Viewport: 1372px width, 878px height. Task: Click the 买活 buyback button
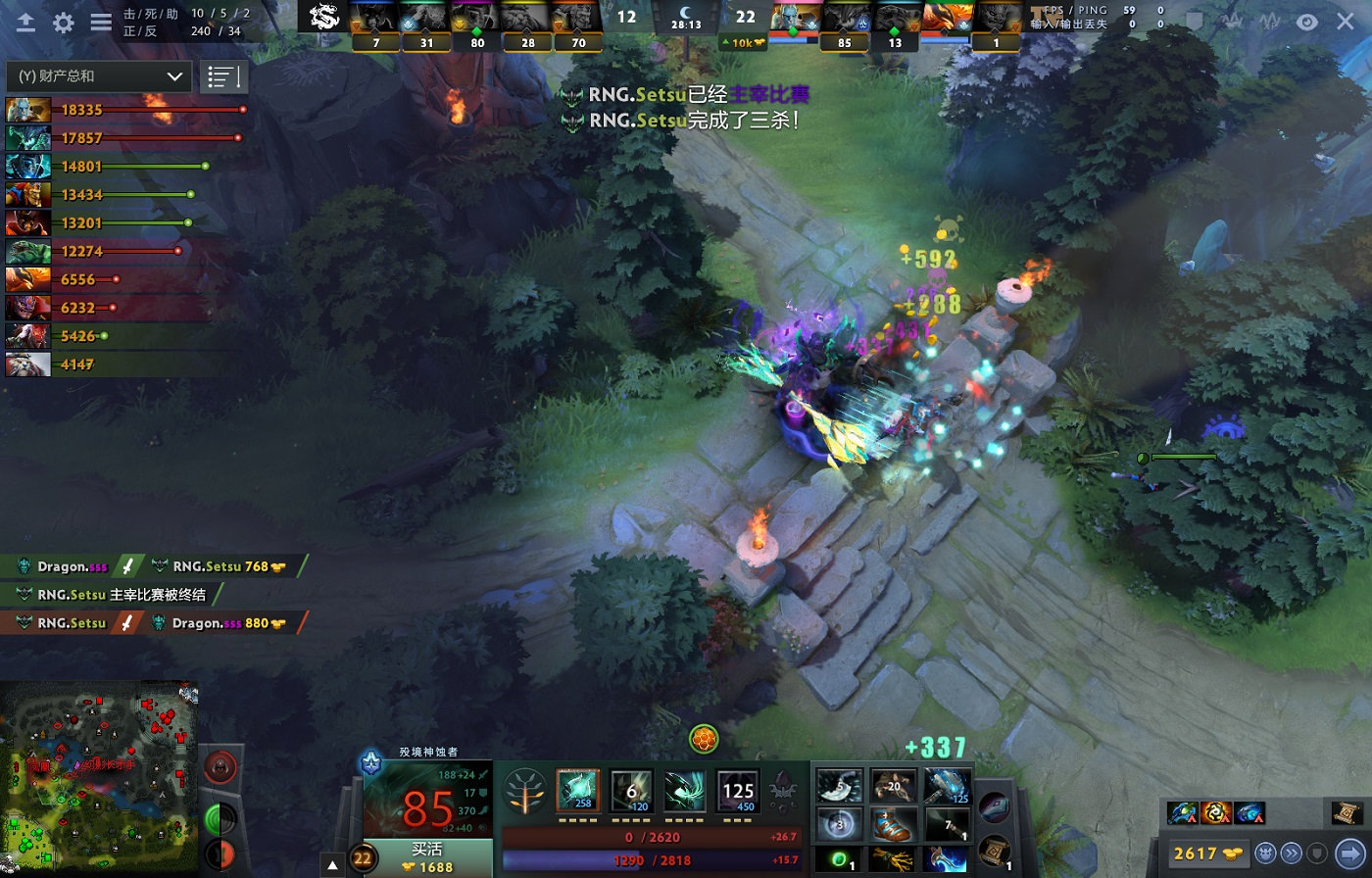click(x=427, y=857)
